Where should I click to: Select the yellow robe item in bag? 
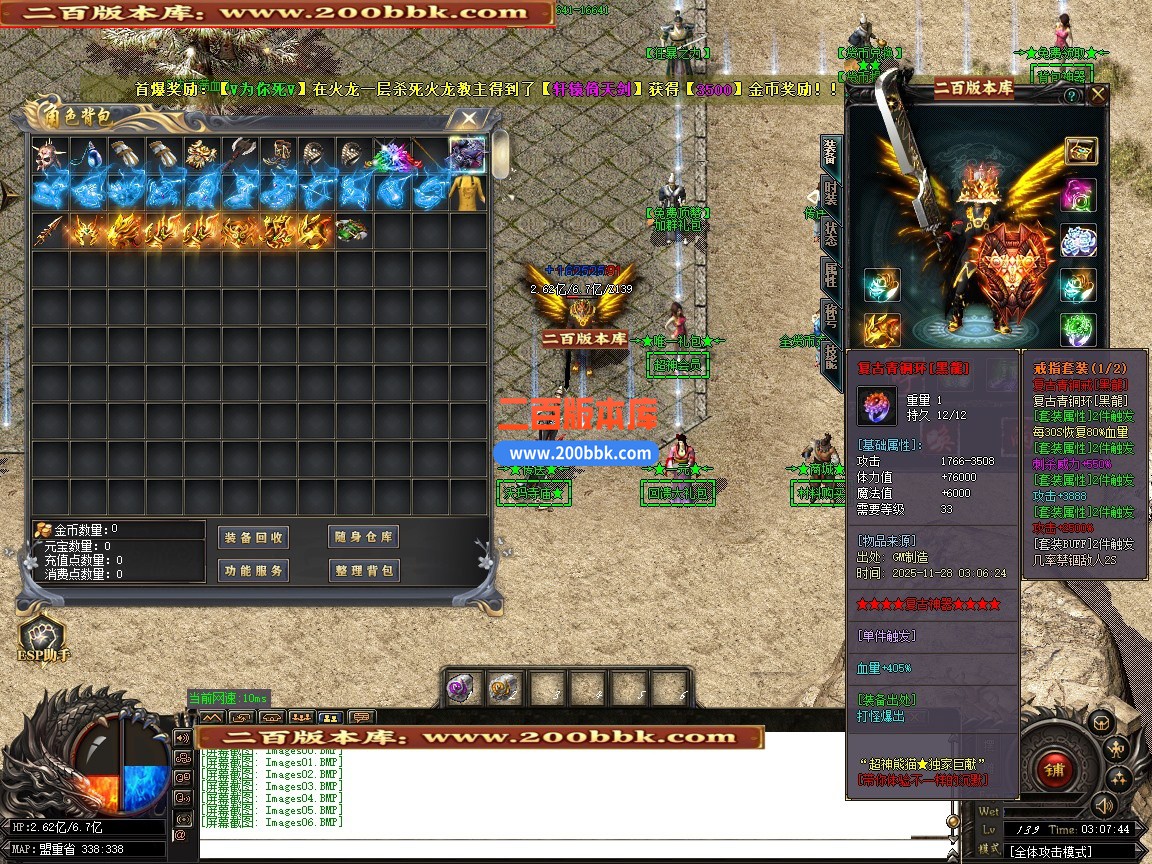467,193
